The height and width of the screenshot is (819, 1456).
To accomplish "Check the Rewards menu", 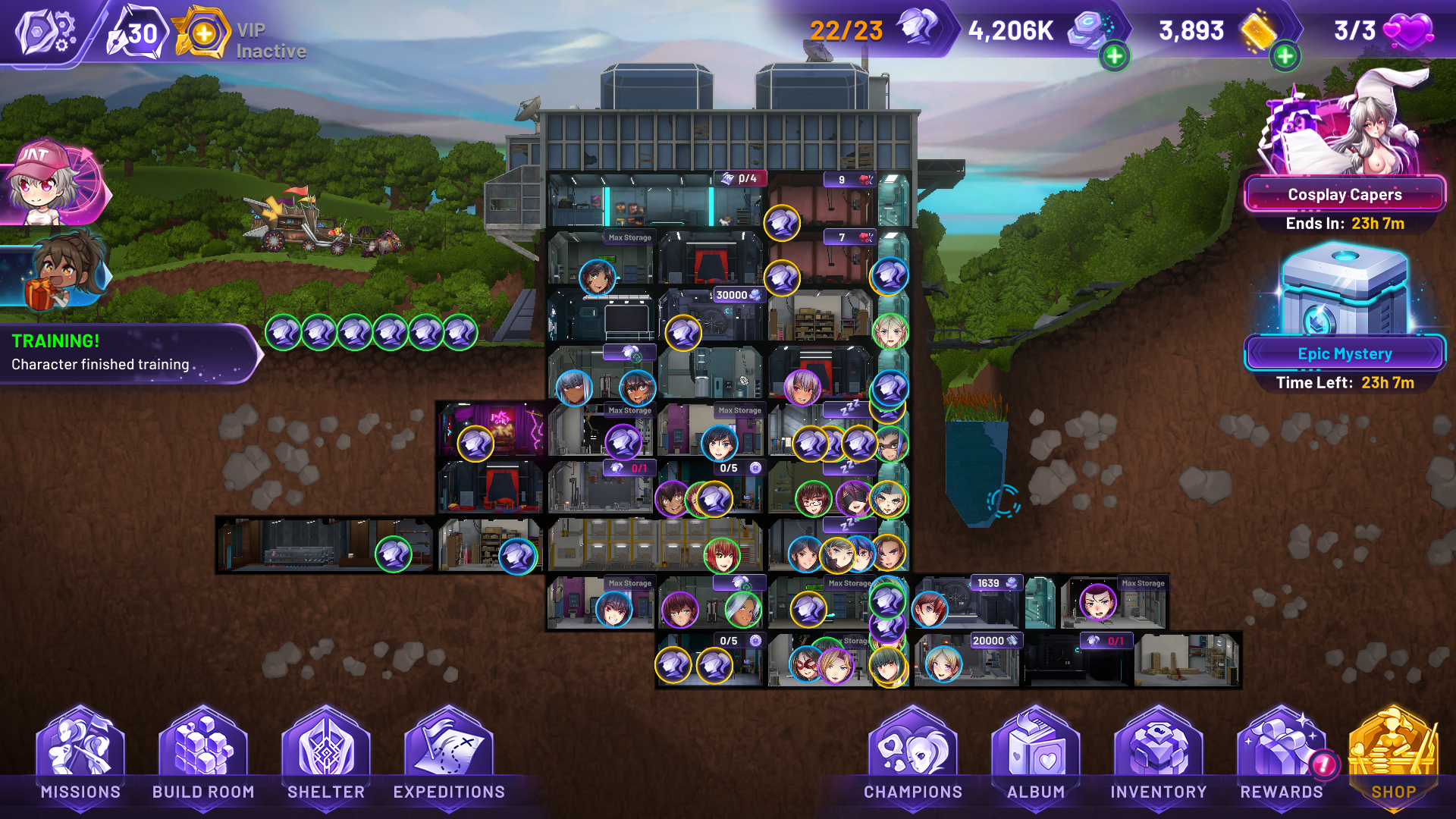I will [1282, 758].
